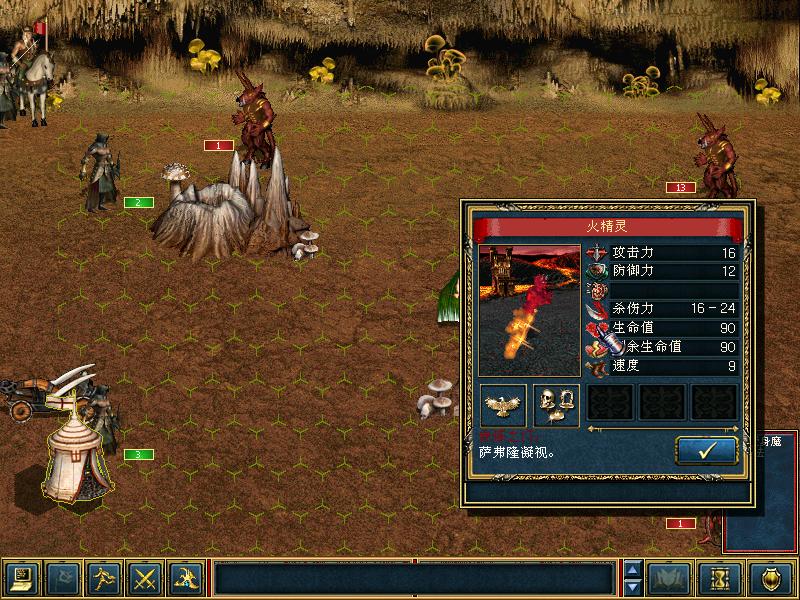The width and height of the screenshot is (800, 600).
Task: Toggle auto-combat with the crossed swords button
Action: tap(145, 578)
